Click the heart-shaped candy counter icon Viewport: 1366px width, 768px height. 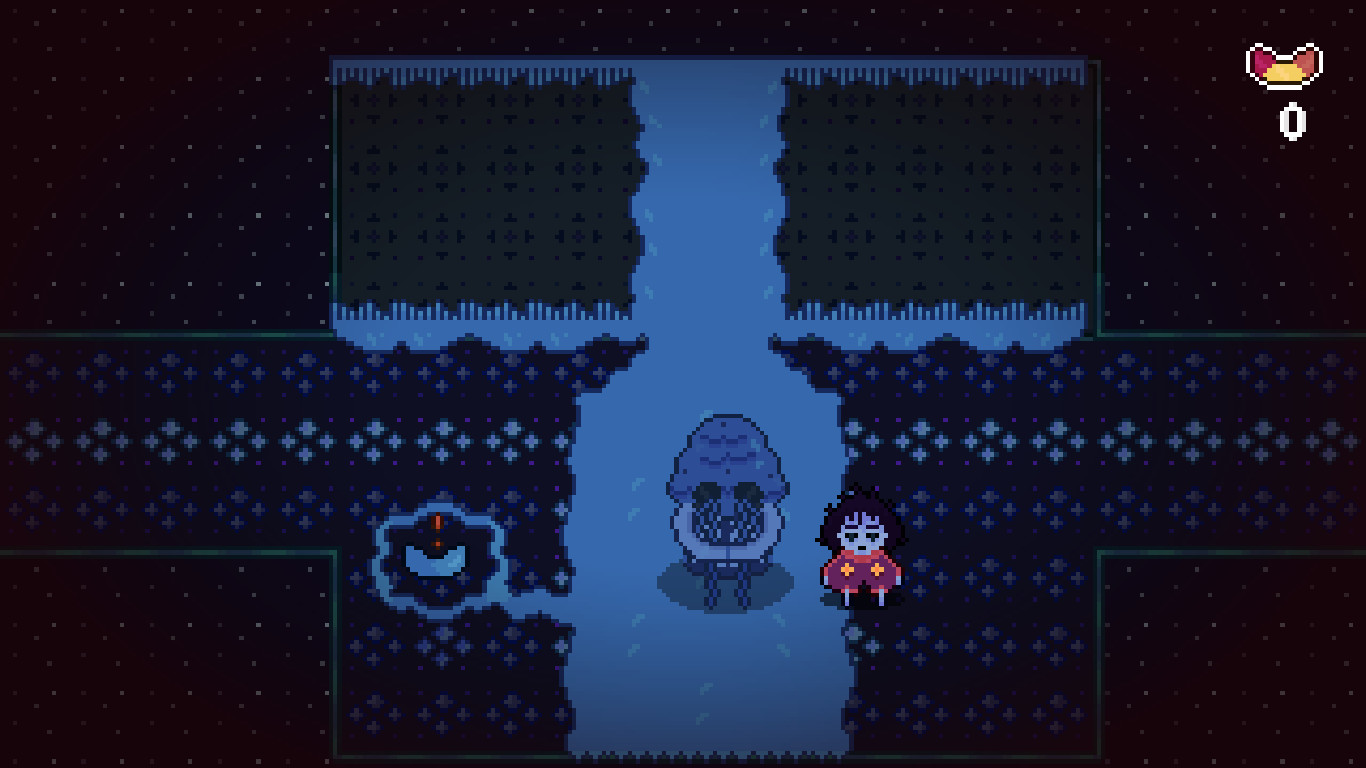click(x=1285, y=65)
